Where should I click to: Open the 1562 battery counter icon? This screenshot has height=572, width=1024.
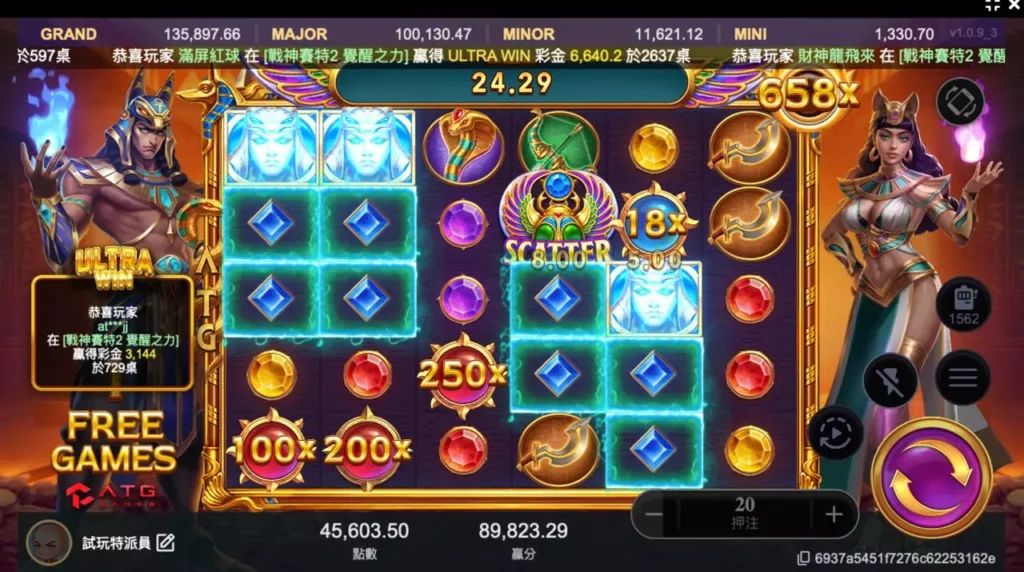[963, 304]
